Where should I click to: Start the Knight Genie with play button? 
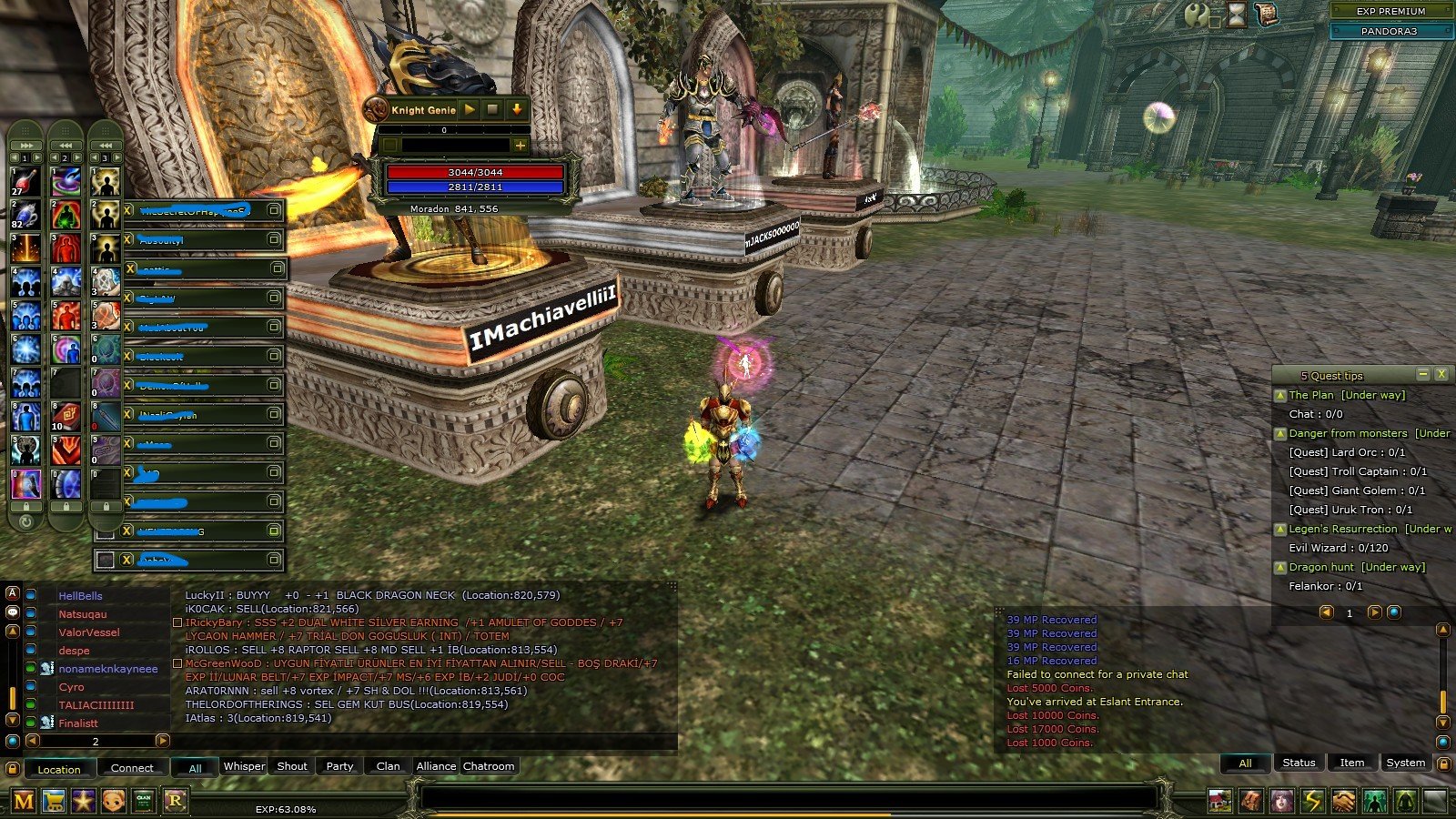(470, 109)
